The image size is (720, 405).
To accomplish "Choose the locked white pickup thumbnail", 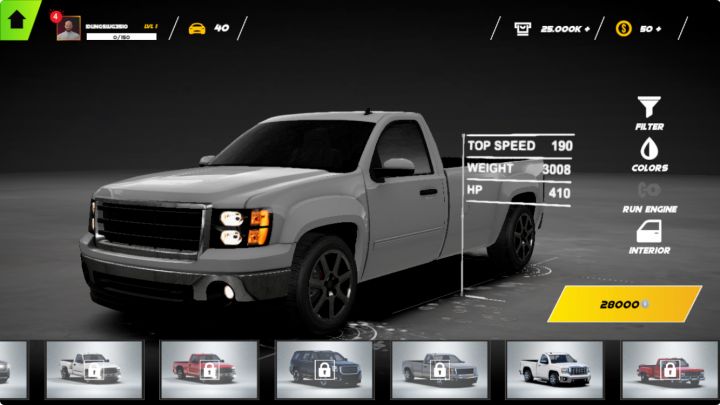I will click(93, 369).
